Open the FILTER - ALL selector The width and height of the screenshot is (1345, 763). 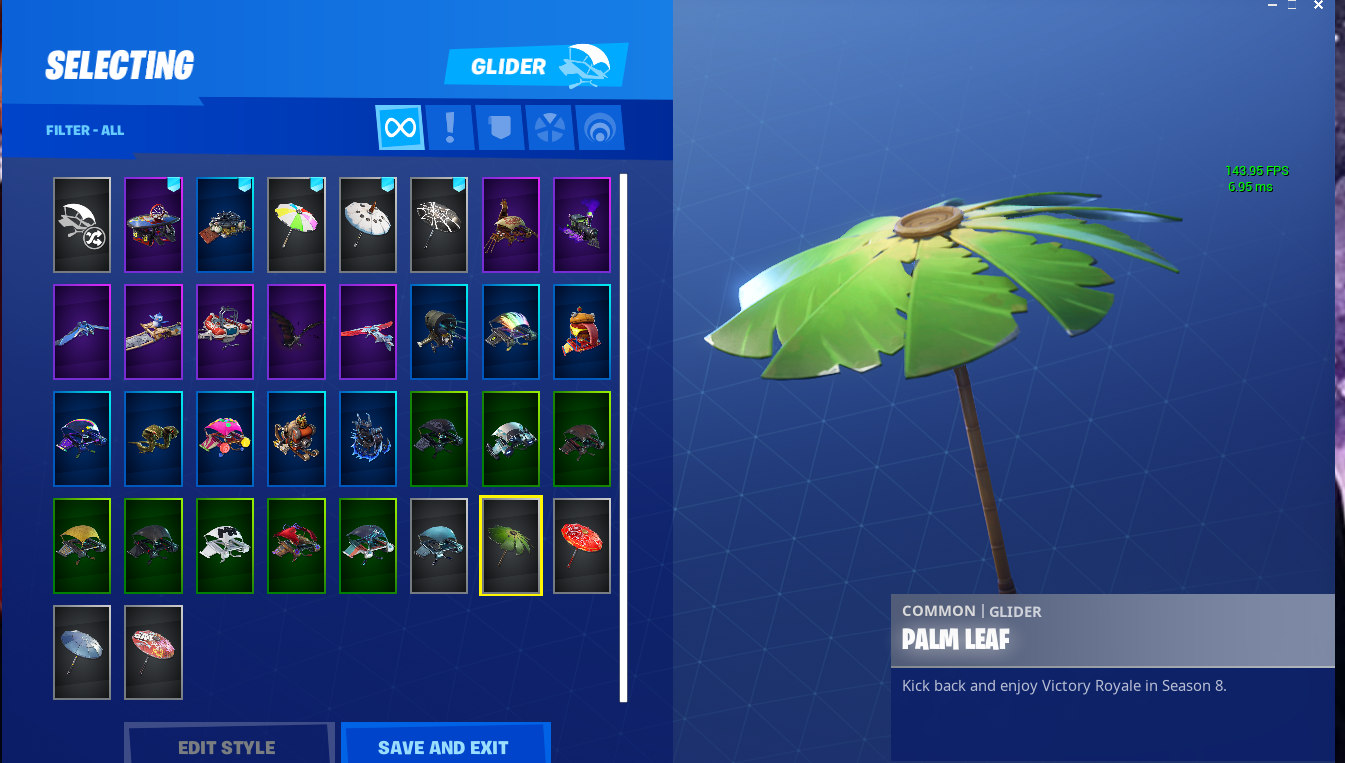click(x=84, y=130)
